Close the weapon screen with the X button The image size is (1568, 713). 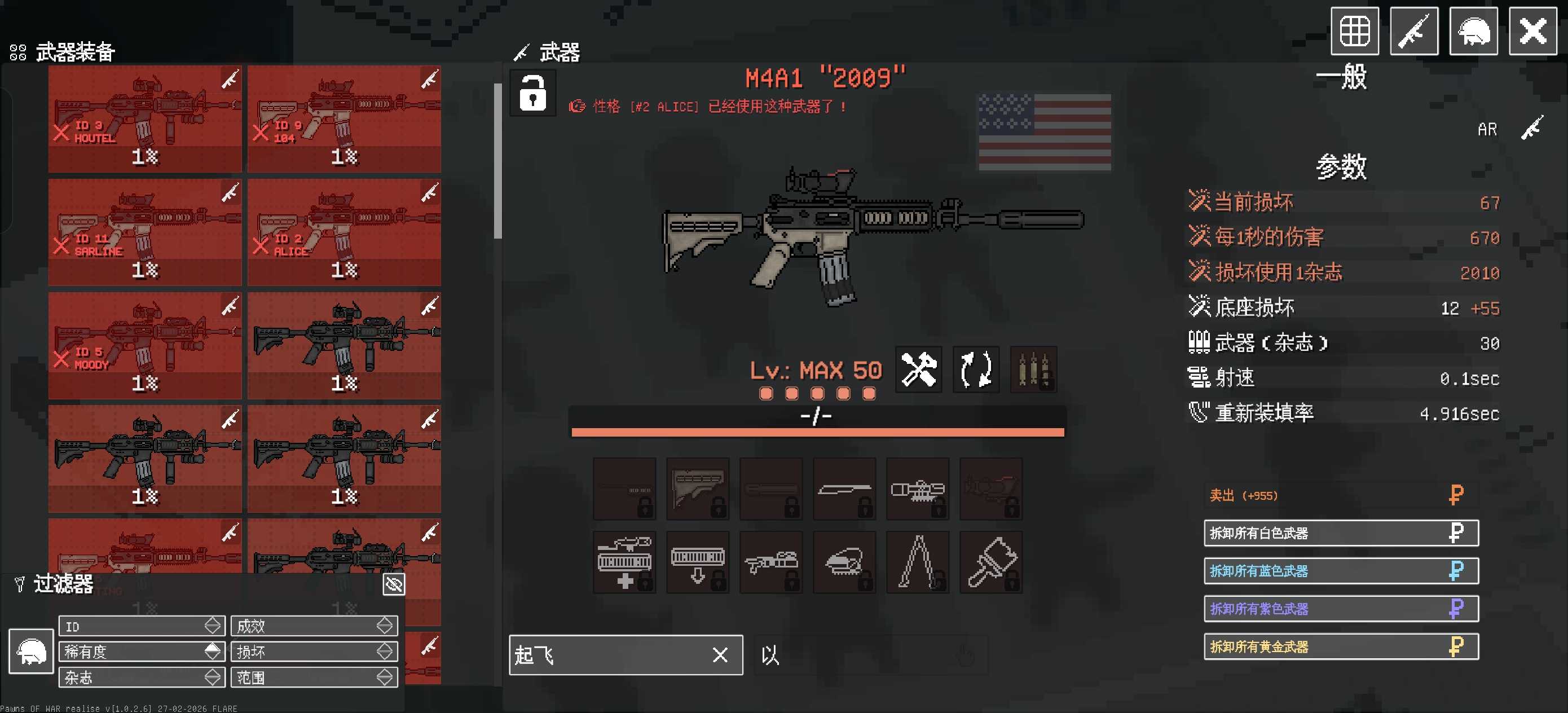1532,31
